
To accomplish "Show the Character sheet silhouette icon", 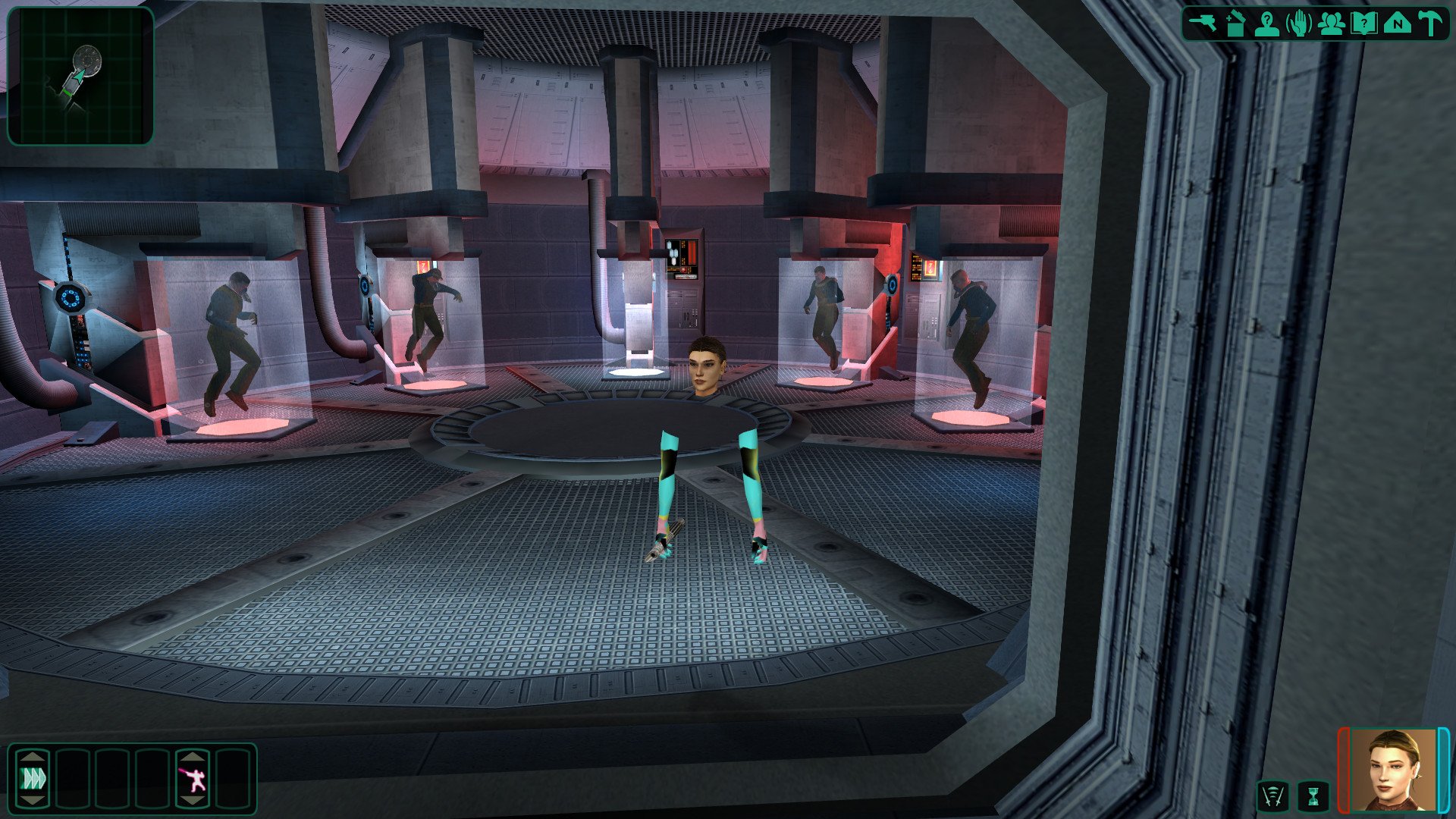I will coord(1267,24).
